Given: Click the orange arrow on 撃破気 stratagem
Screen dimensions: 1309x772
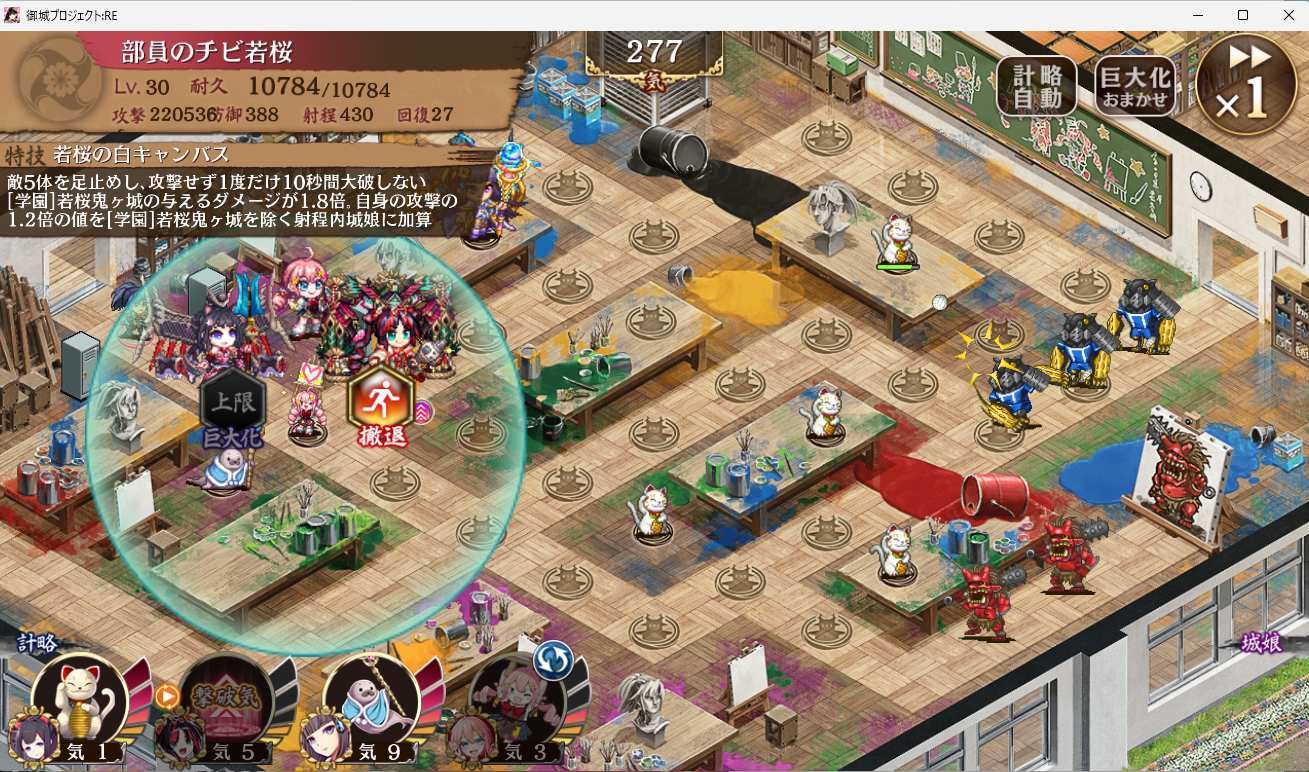Looking at the screenshot, I should 166,695.
